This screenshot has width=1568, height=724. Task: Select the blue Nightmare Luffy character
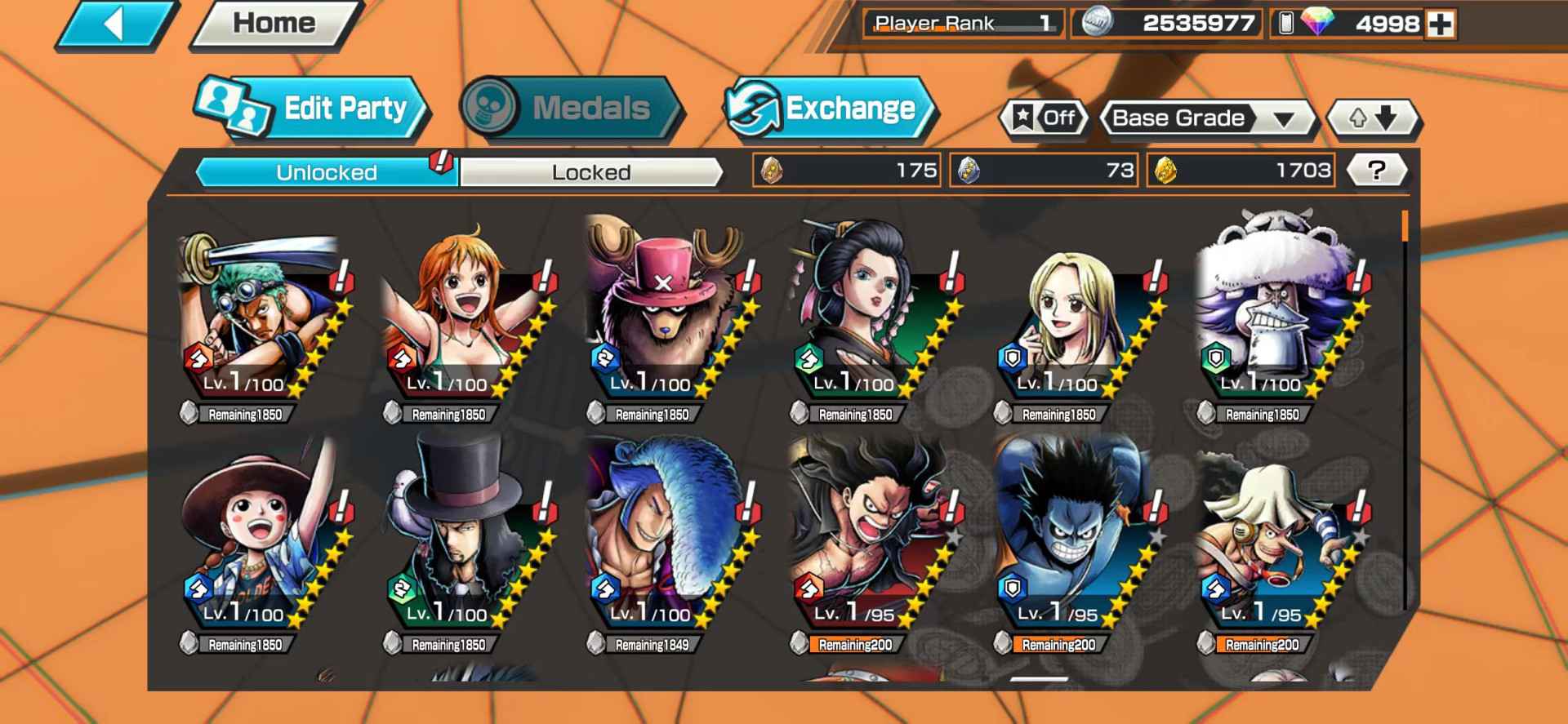pos(1075,543)
